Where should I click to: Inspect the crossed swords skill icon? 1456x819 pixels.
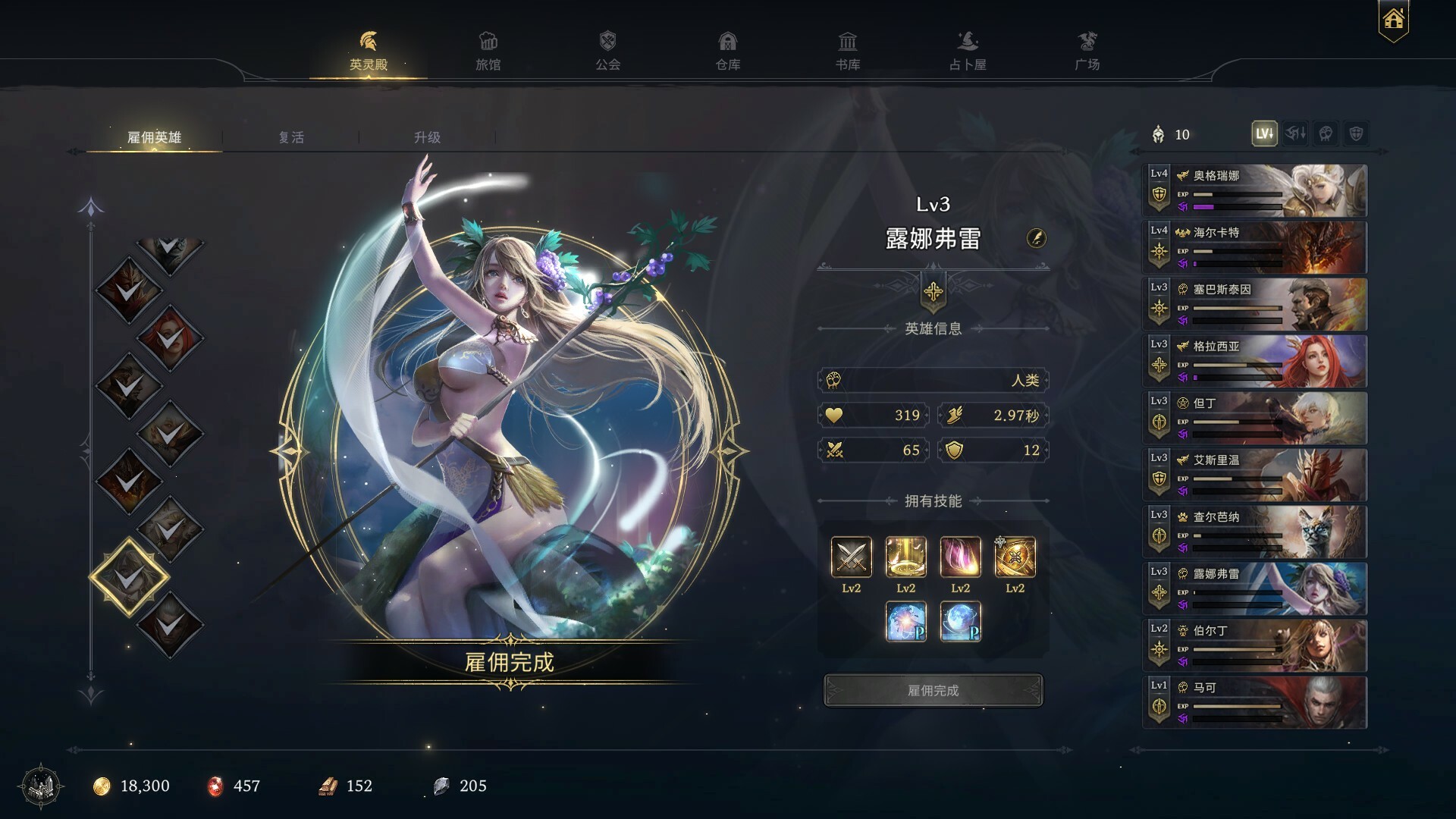(851, 557)
